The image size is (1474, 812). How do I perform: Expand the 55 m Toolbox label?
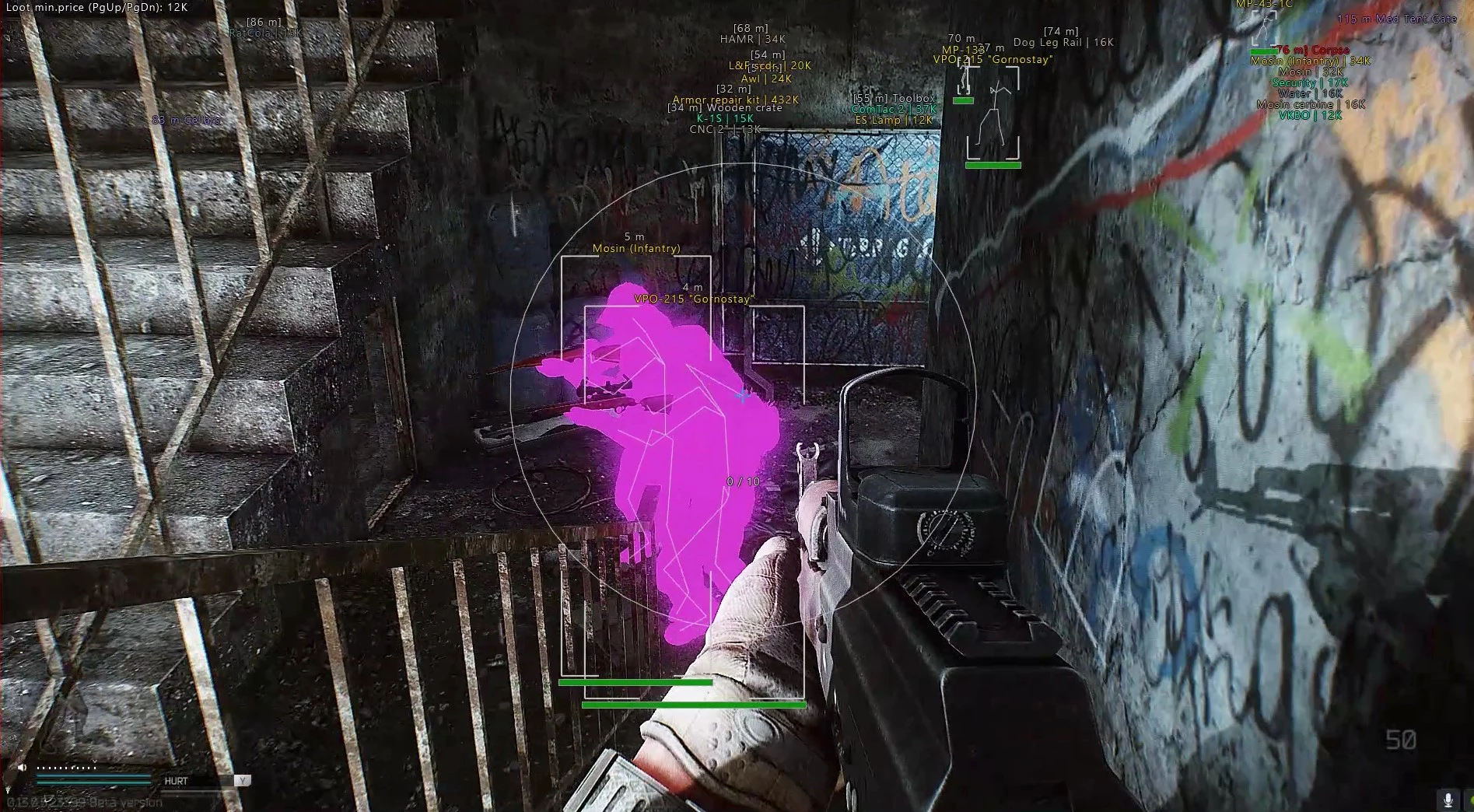coord(895,98)
